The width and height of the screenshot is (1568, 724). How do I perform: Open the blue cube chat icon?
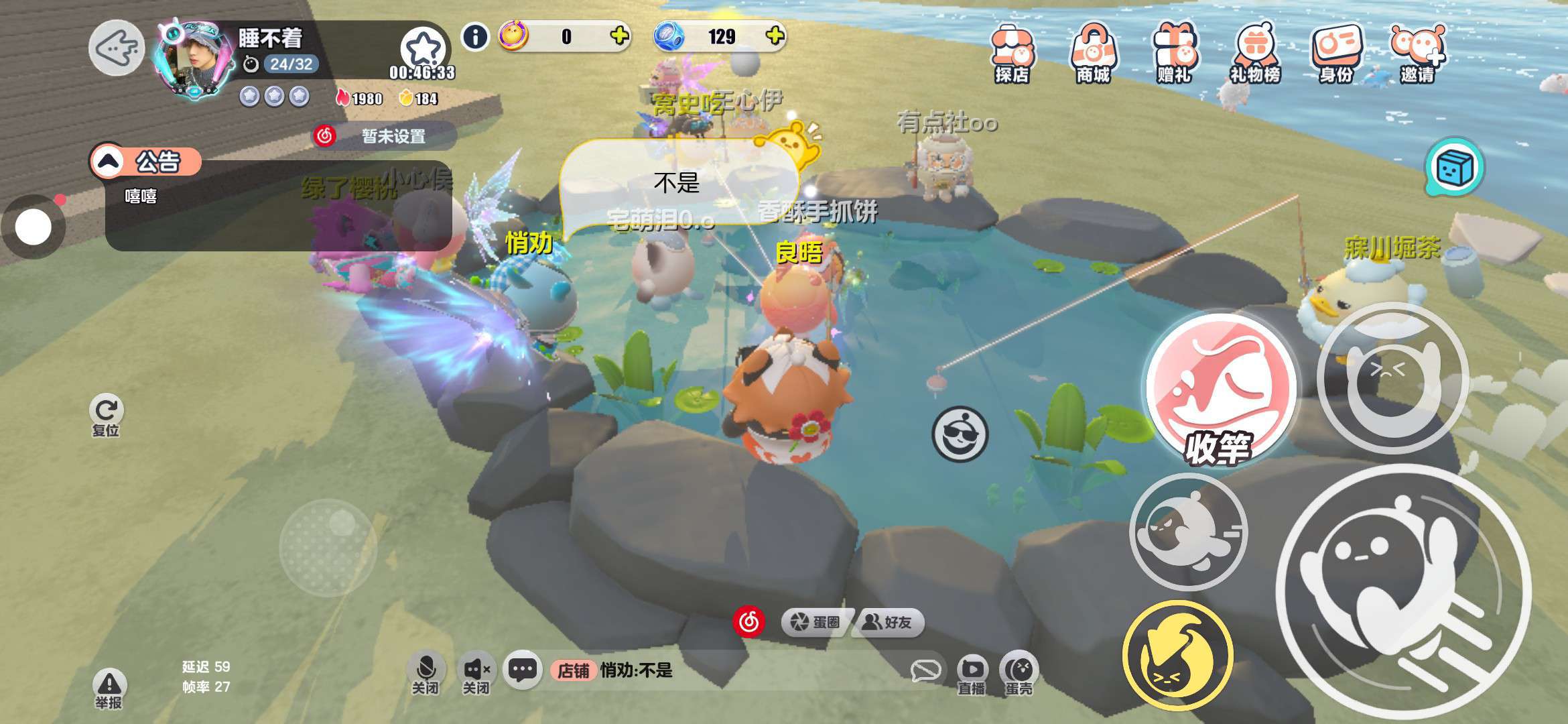[x=1455, y=168]
